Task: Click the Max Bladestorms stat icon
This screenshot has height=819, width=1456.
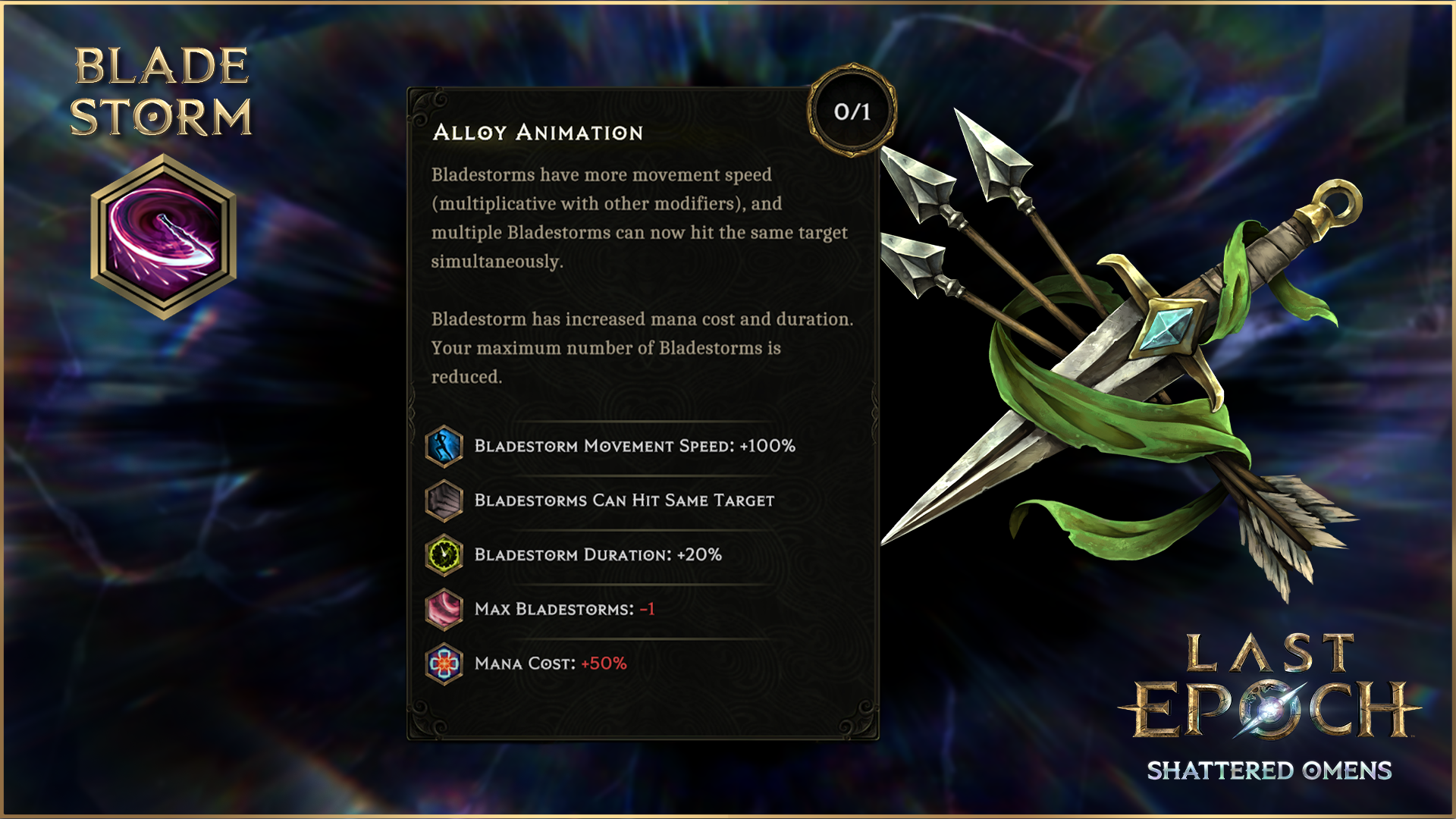Action: click(x=444, y=610)
